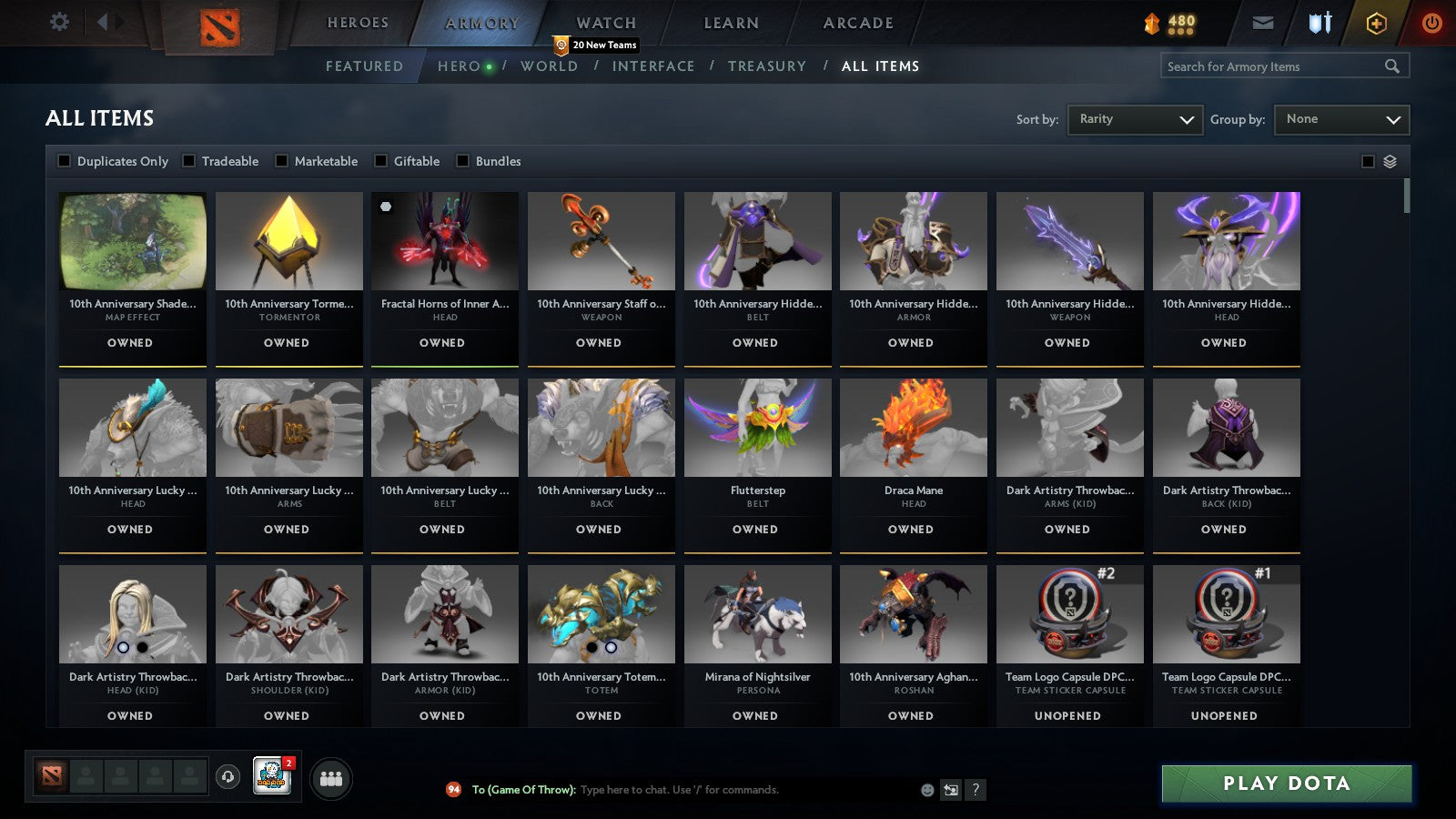Check the Tradeable filter
Viewport: 1456px width, 819px height.
[188, 161]
